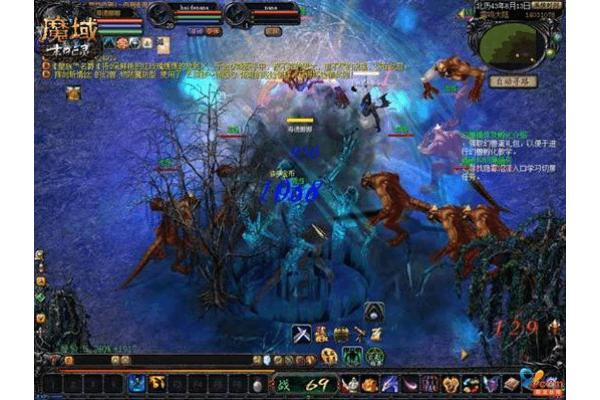Viewport: 600px width, 400px height.
Task: Select the crossed swords skill icon
Action: pos(300,333)
